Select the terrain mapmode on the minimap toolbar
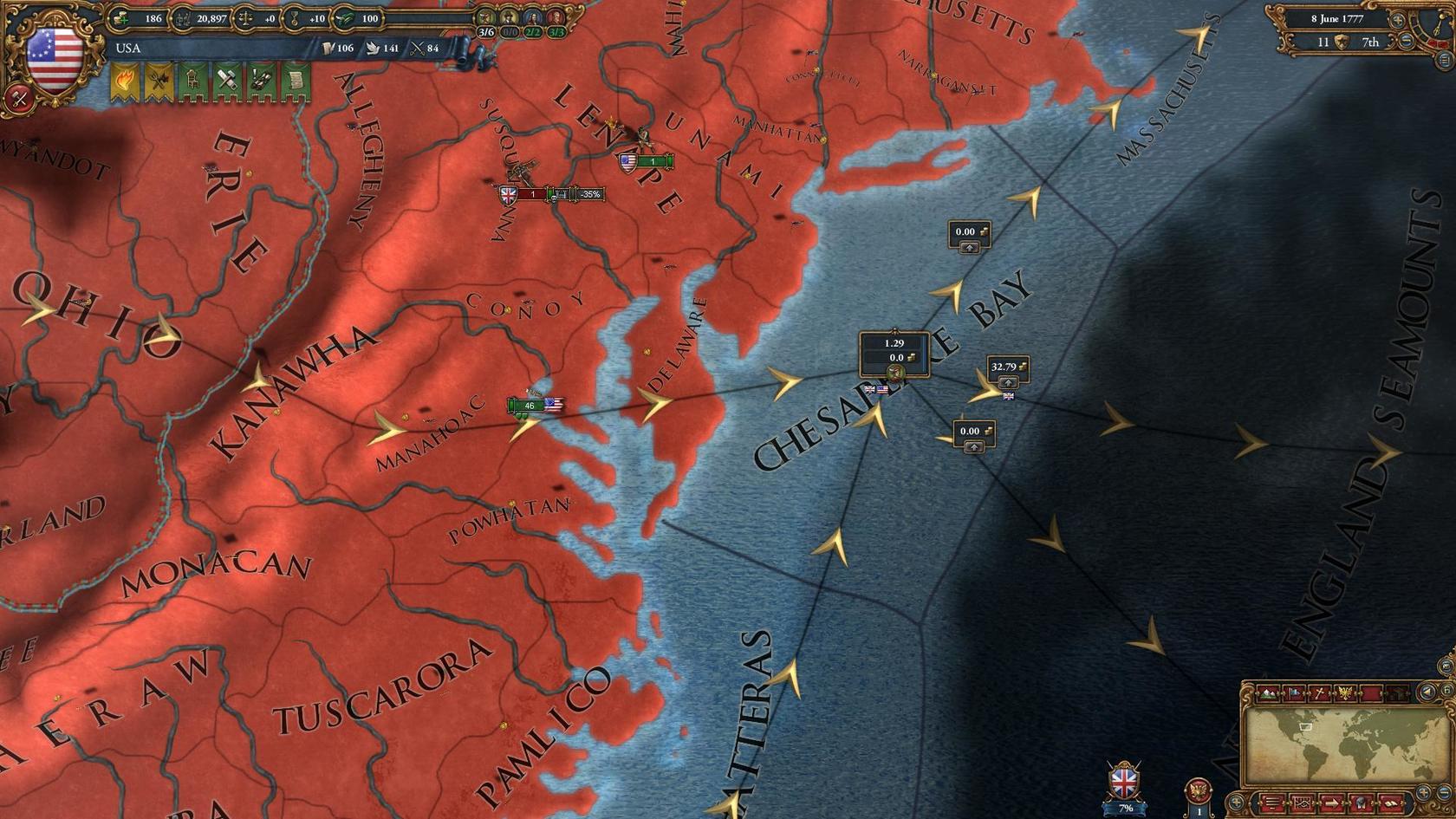Viewport: 1456px width, 819px height. (1267, 693)
